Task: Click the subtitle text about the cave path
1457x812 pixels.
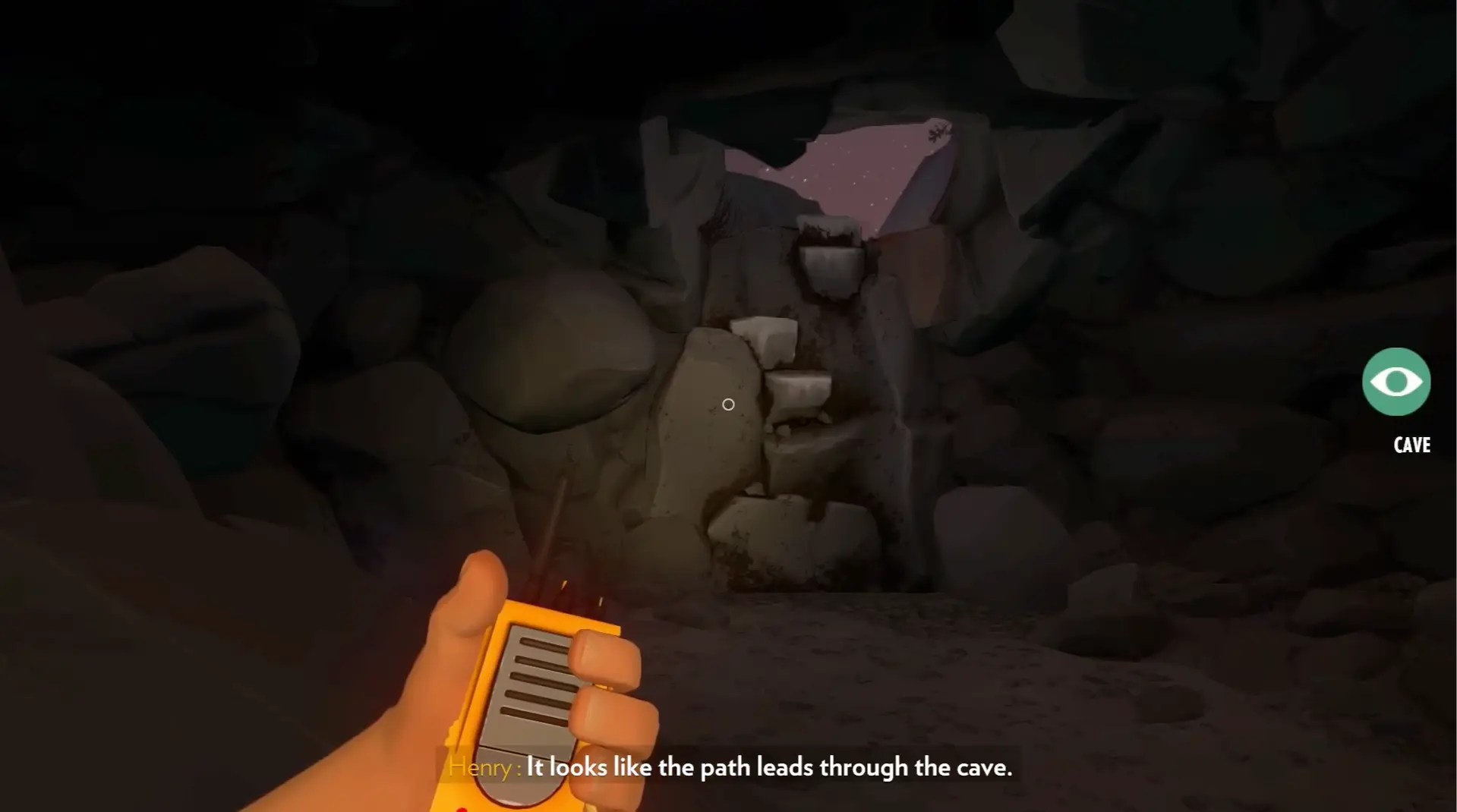Action: (x=769, y=767)
